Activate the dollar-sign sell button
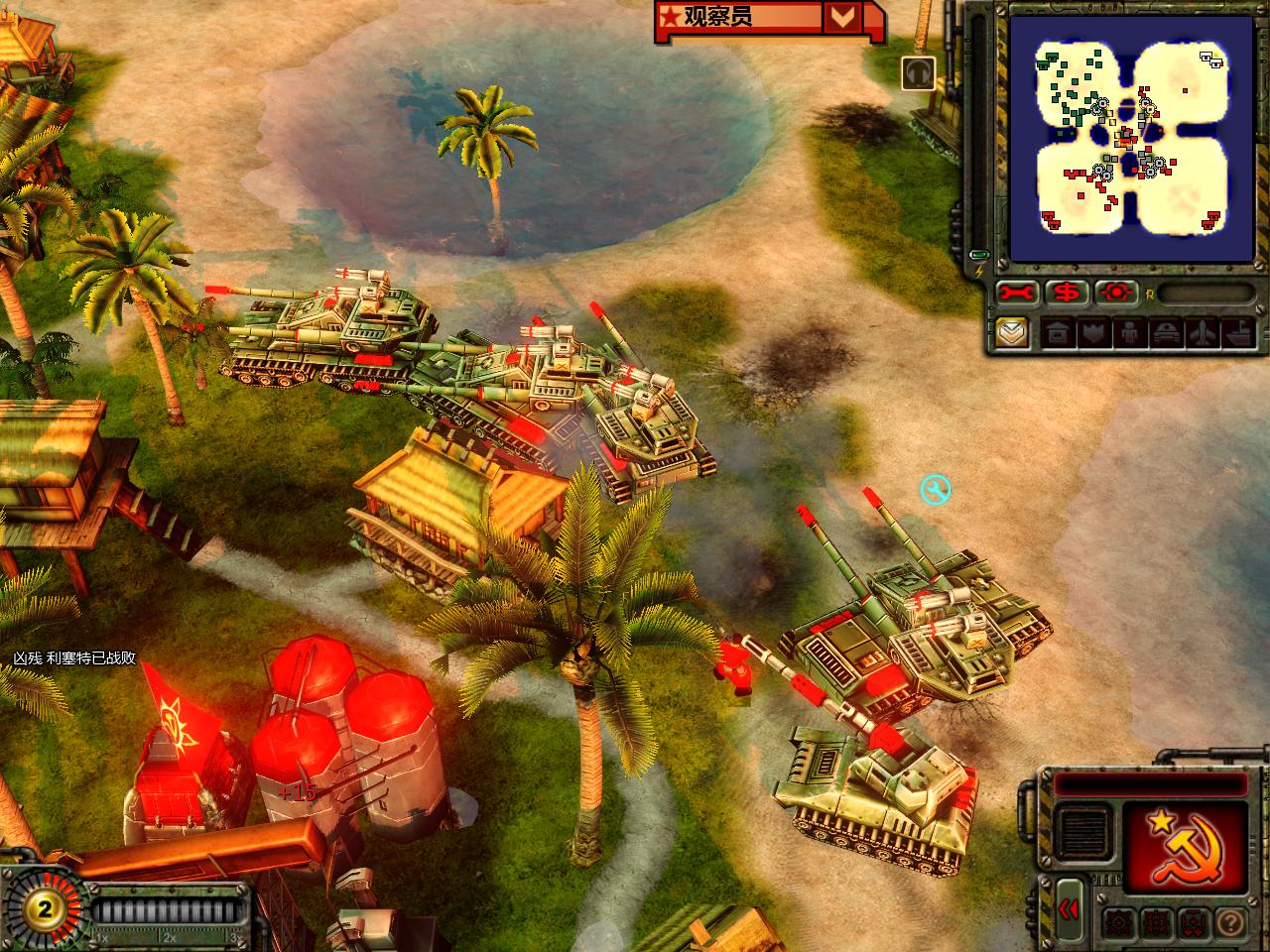The width and height of the screenshot is (1270, 952). pos(1067,293)
